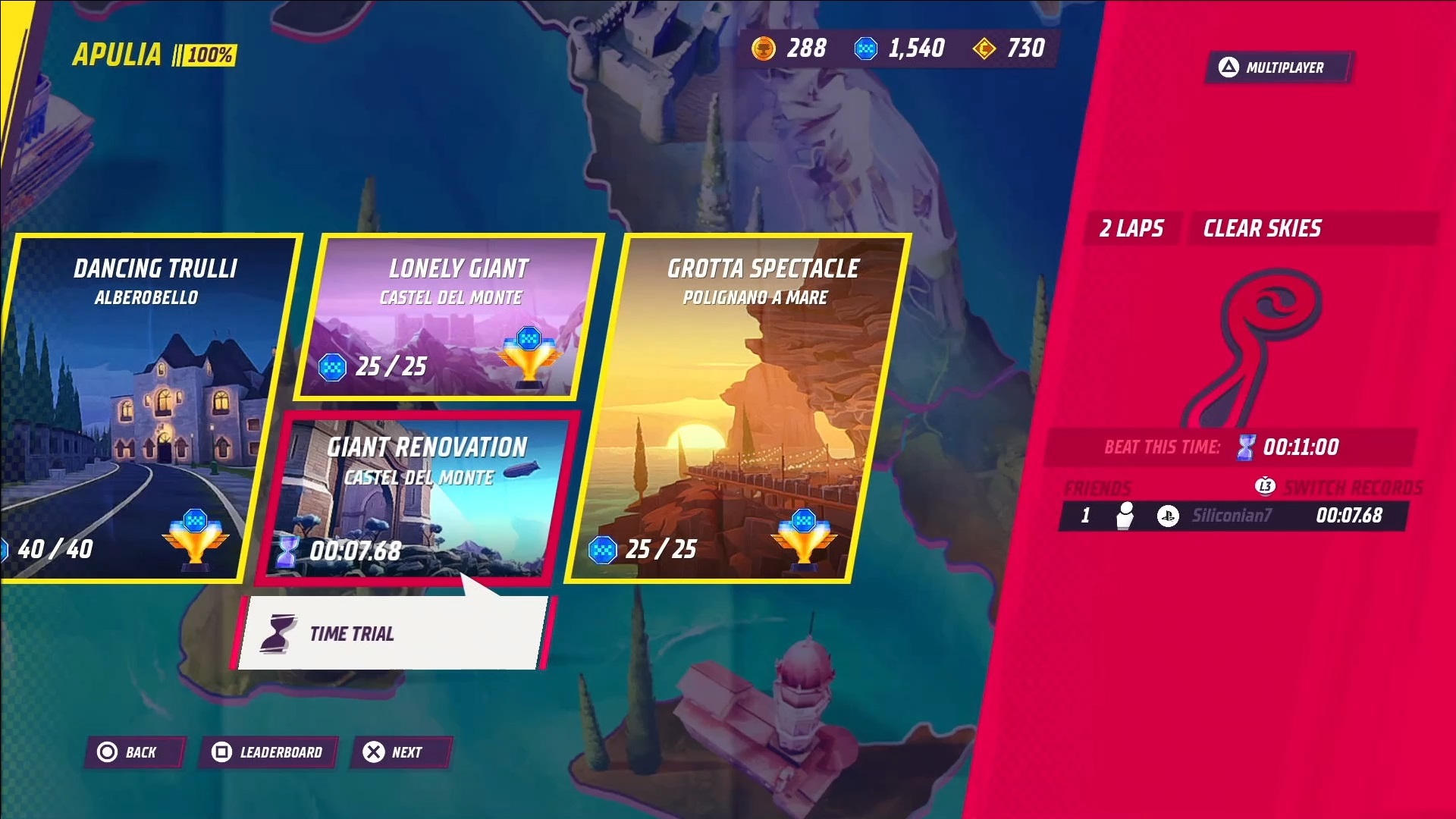
Task: Select the Clear Skies weather tab
Action: coord(1260,228)
